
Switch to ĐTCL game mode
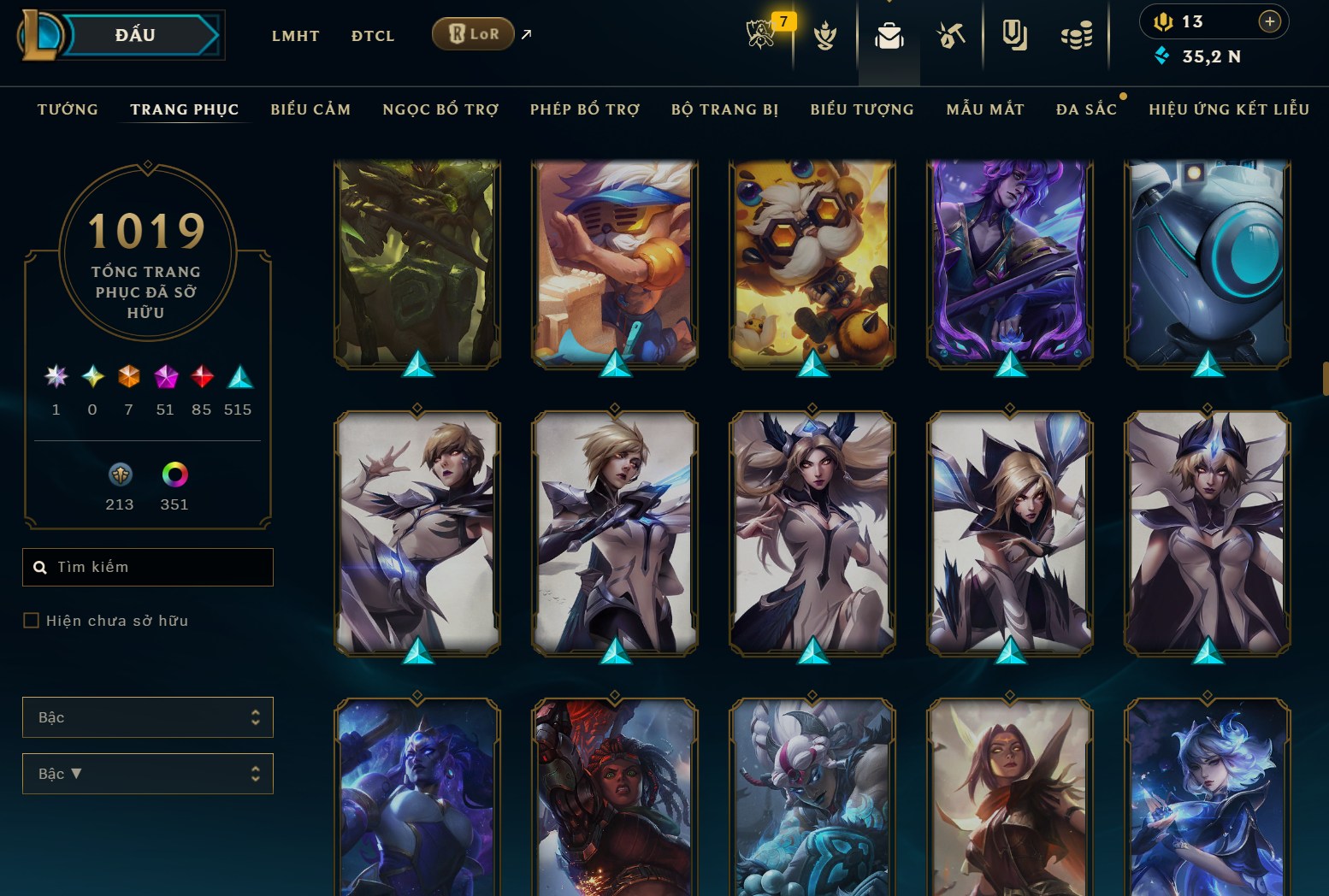(373, 36)
